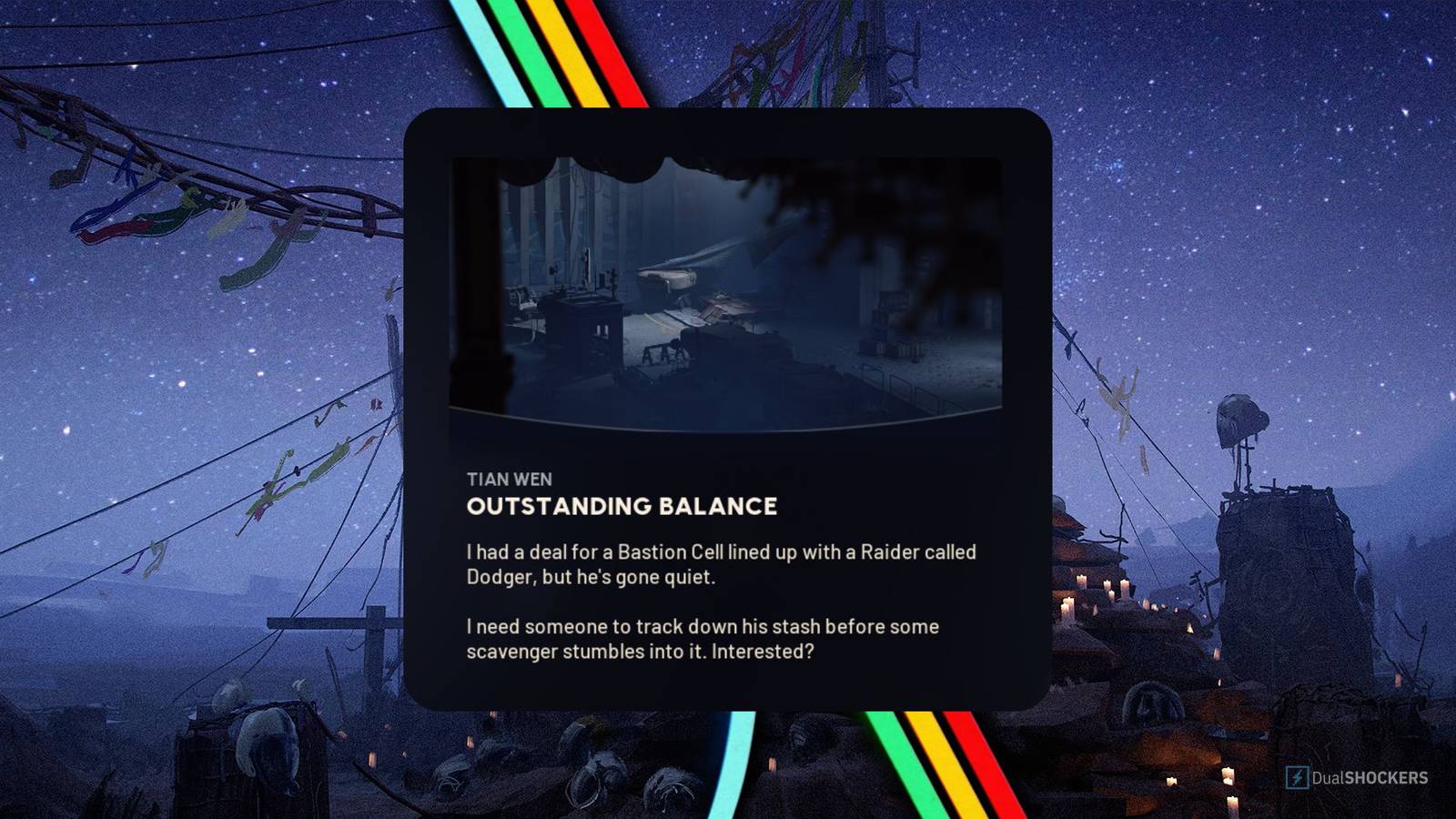Click the DualShockers lightning bolt icon

[x=1295, y=777]
